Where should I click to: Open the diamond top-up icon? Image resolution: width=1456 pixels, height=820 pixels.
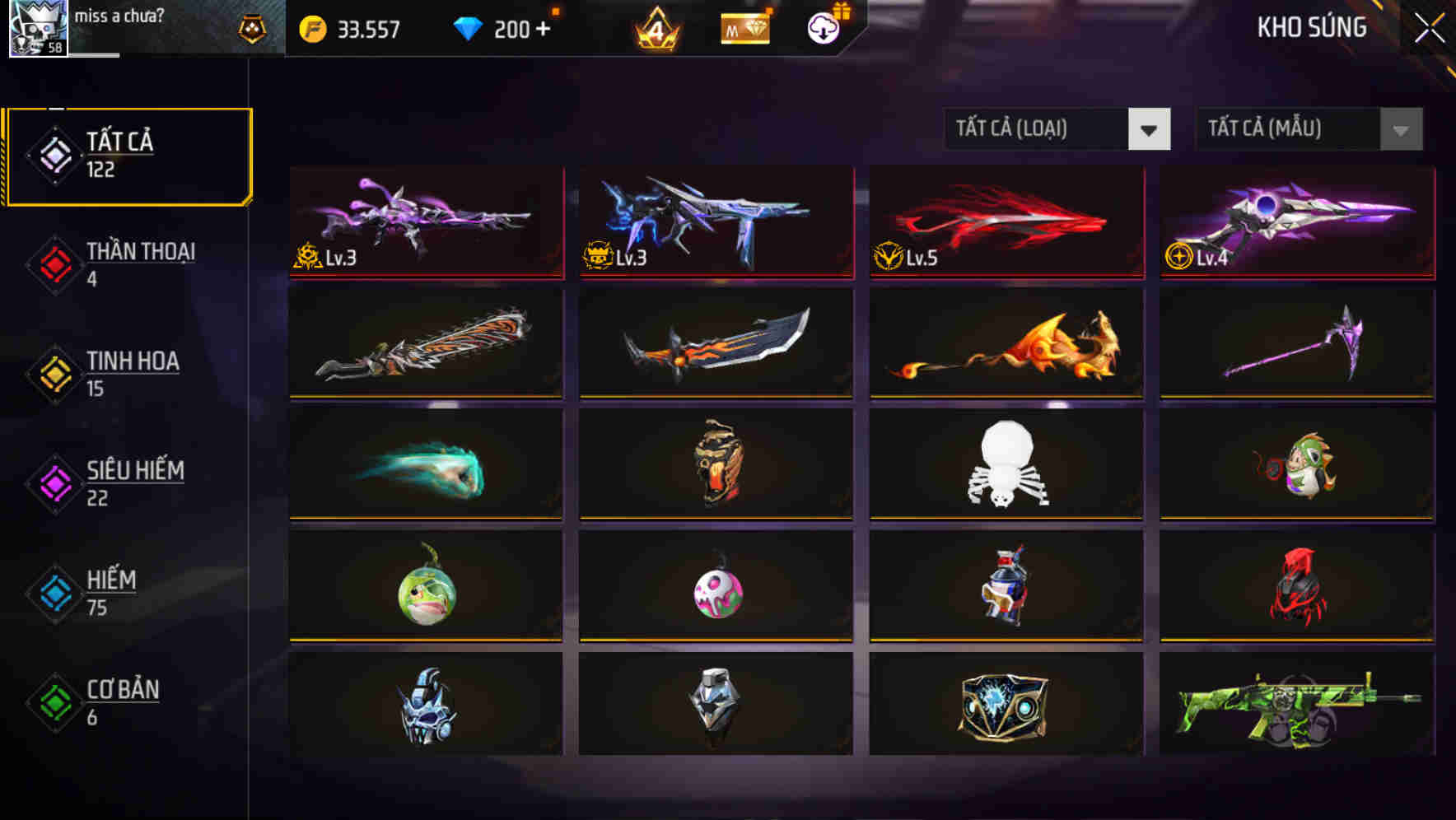tap(468, 27)
